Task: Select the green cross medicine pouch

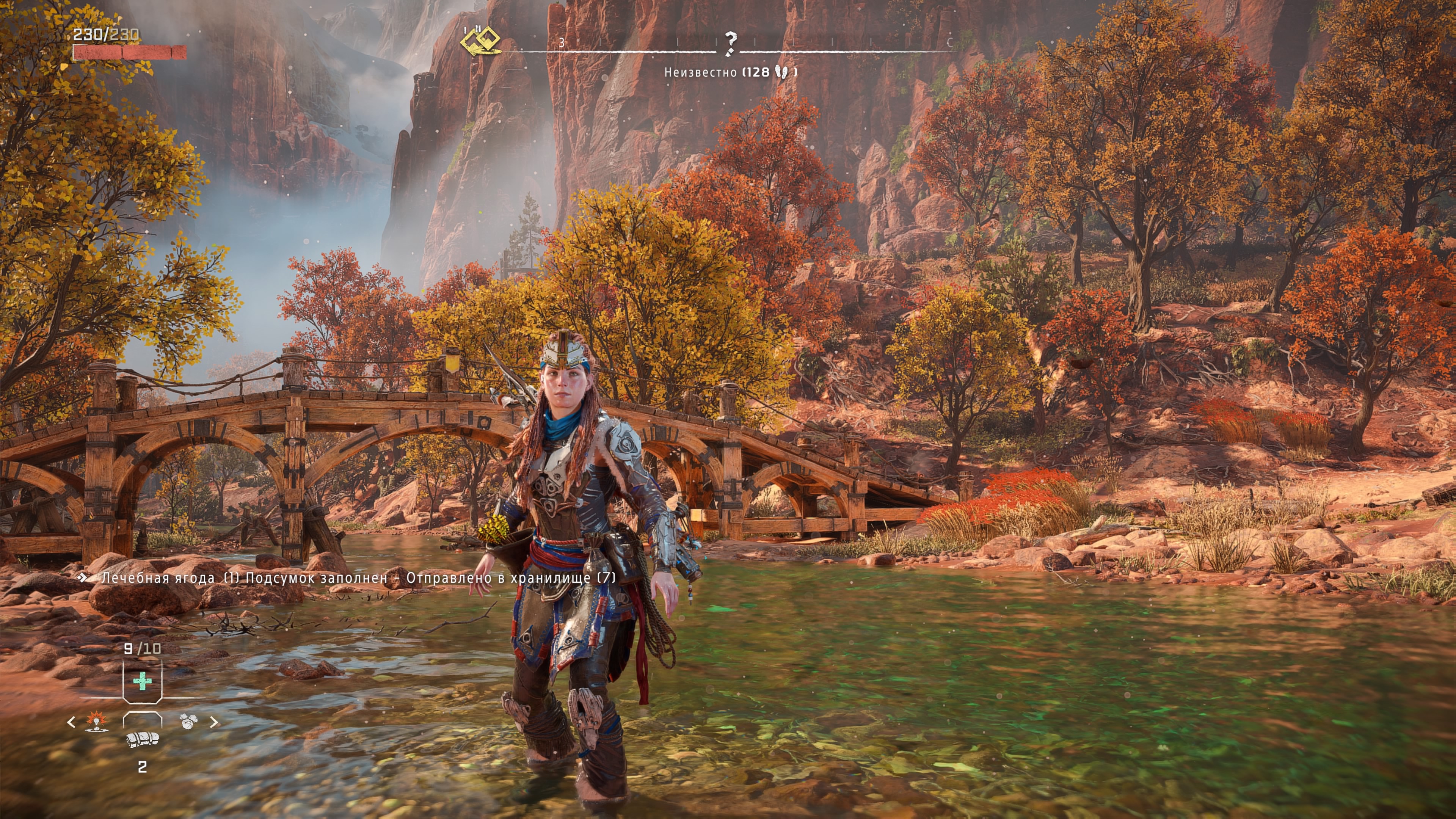Action: pyautogui.click(x=143, y=681)
